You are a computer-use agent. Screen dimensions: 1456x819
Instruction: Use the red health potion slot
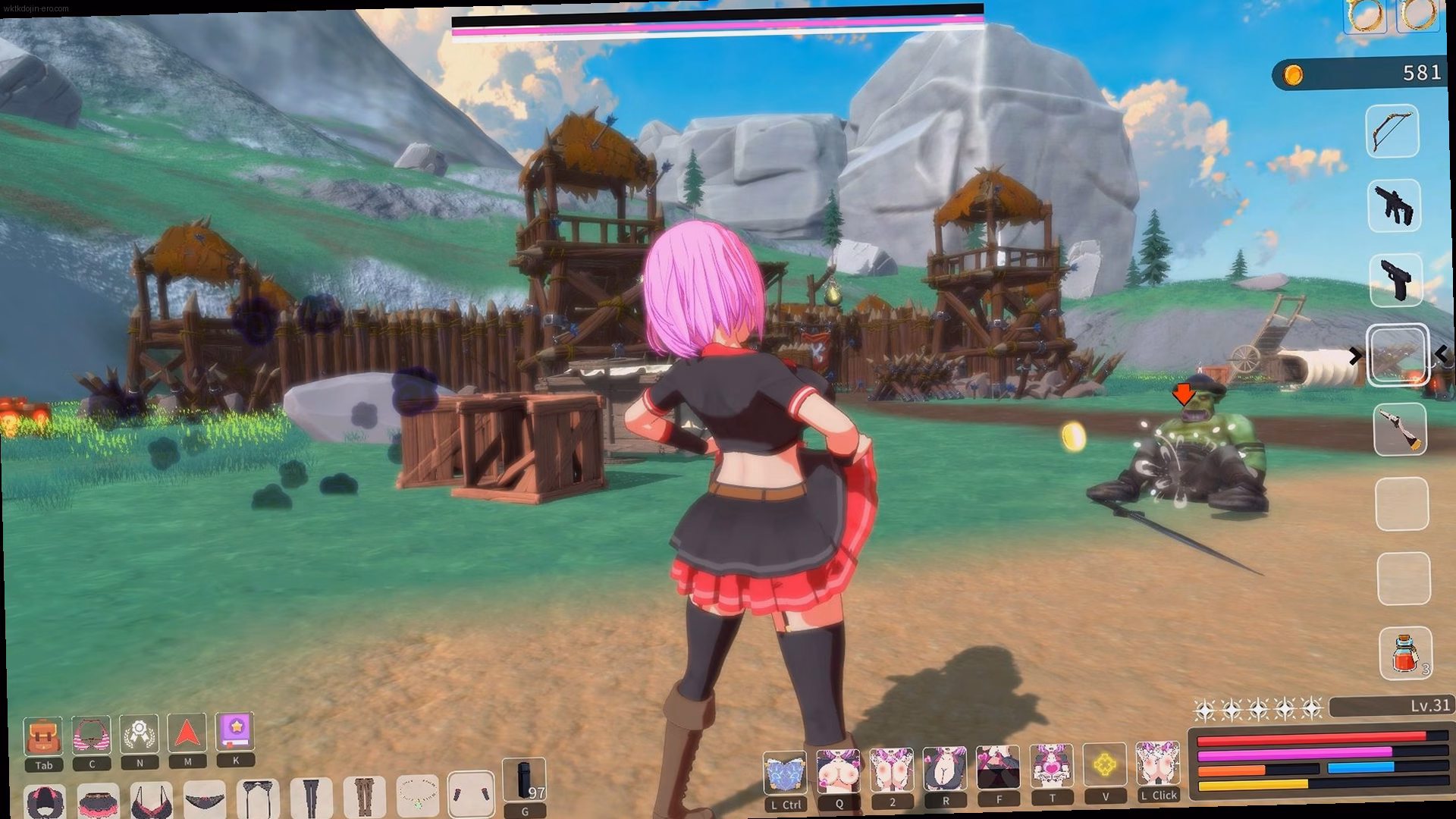tap(1405, 653)
